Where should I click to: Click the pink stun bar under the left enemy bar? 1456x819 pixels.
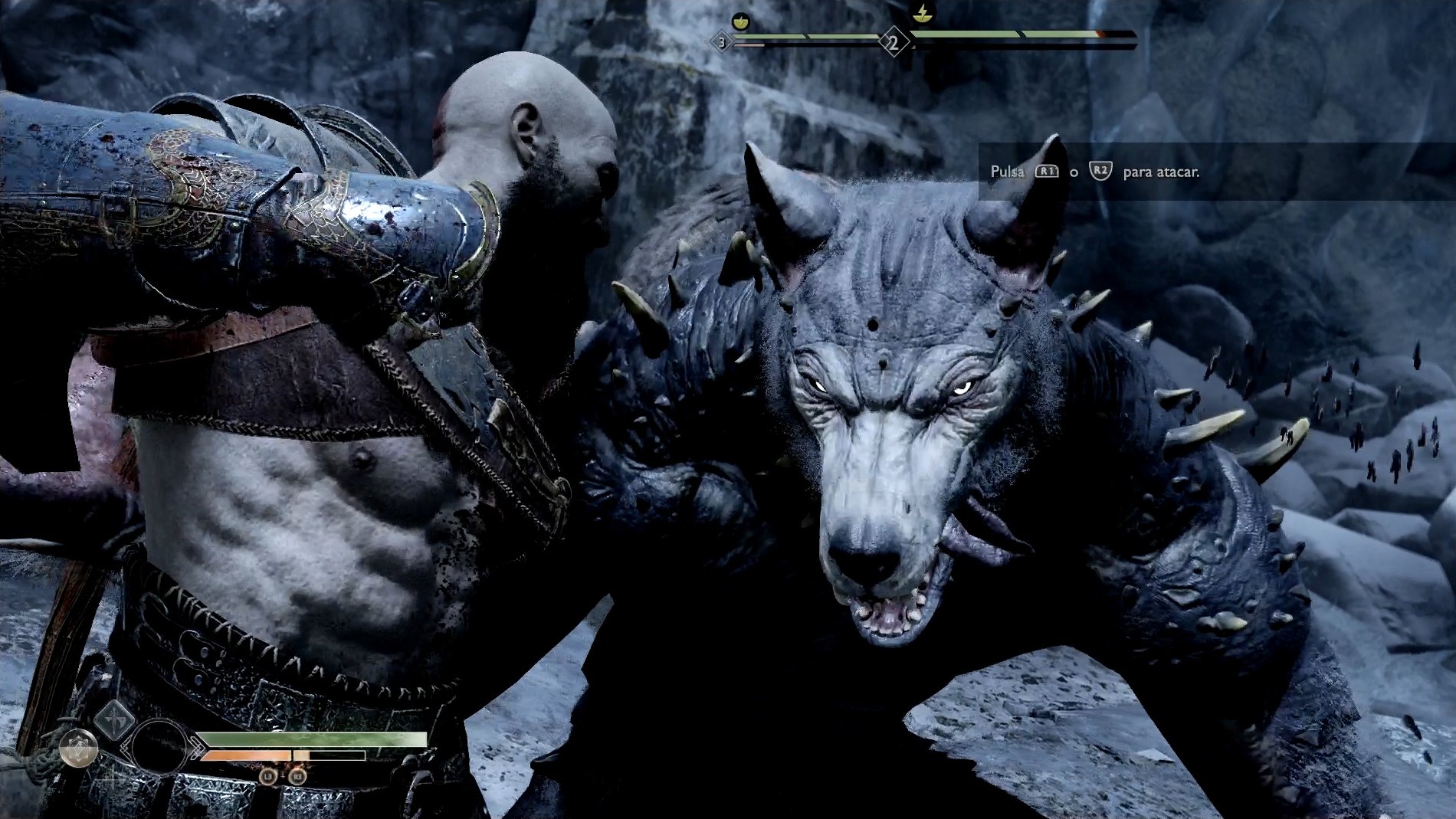pyautogui.click(x=748, y=44)
